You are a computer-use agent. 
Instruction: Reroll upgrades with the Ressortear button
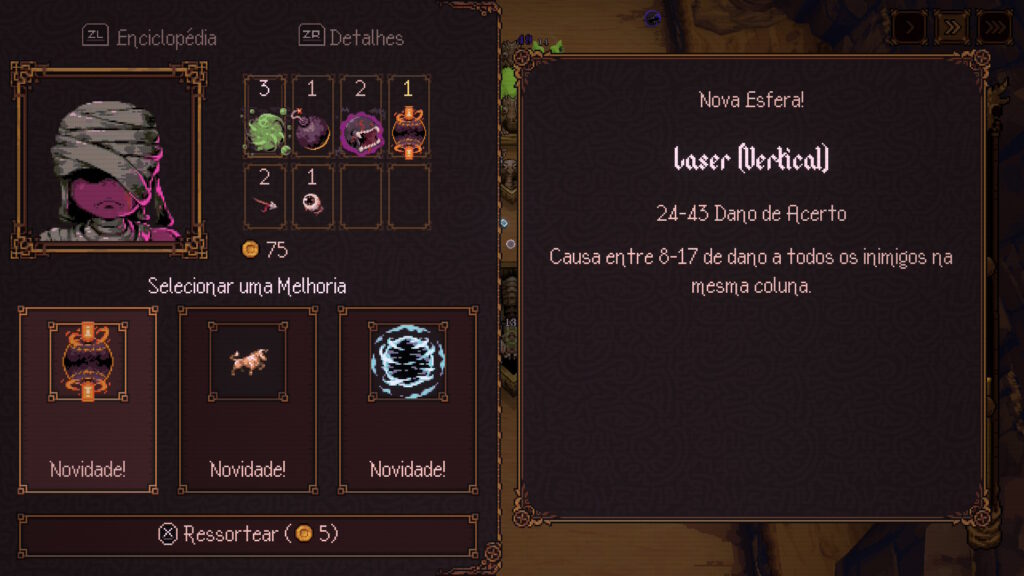248,534
